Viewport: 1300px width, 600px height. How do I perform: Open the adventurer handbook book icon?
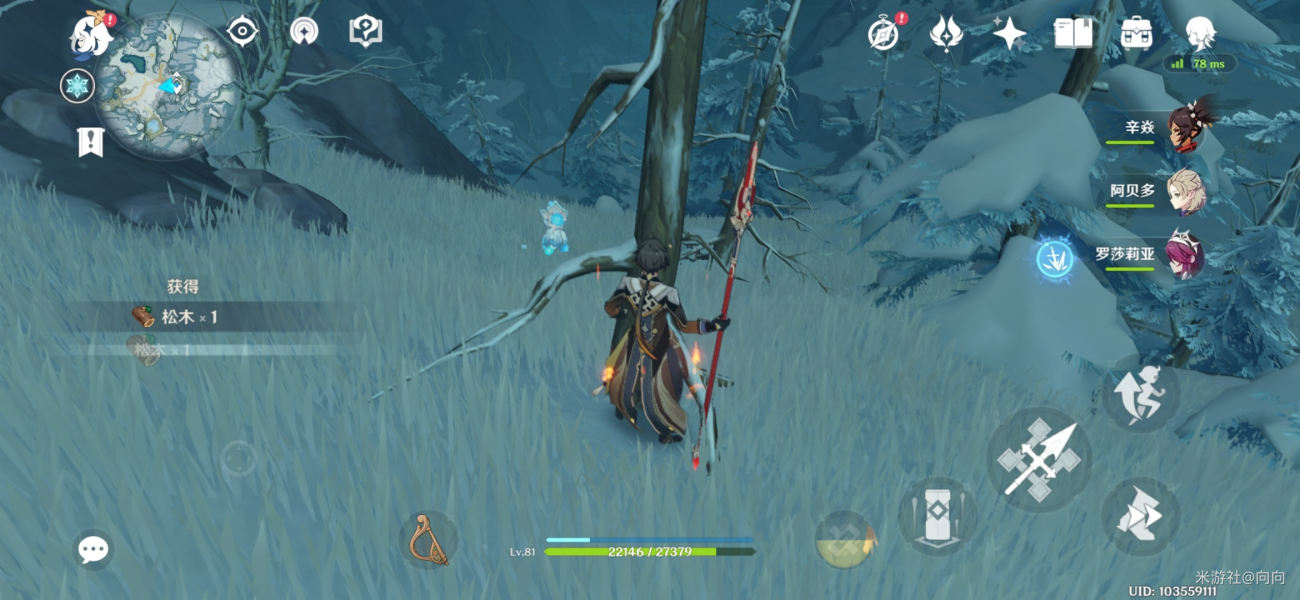click(x=1073, y=34)
